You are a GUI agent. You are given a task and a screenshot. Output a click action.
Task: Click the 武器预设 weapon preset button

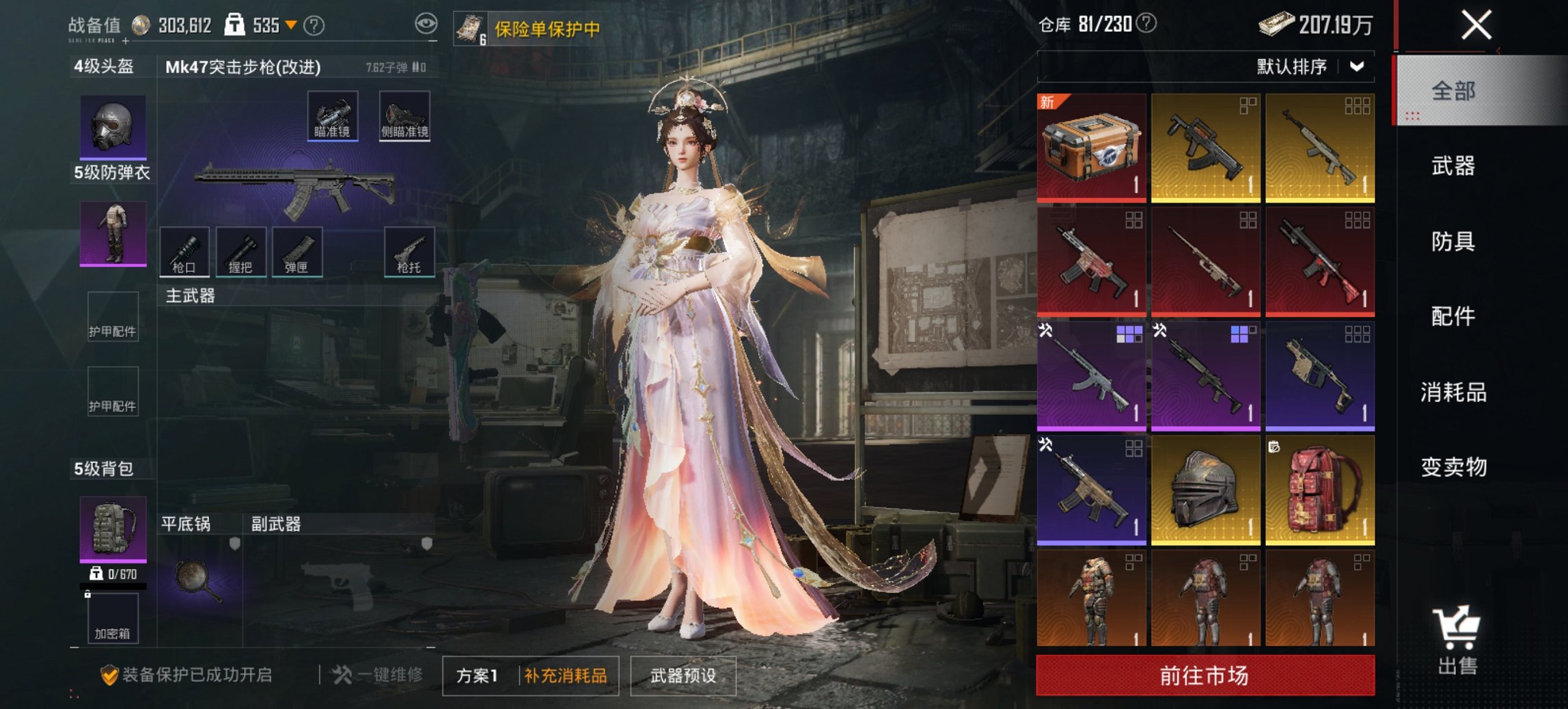684,677
